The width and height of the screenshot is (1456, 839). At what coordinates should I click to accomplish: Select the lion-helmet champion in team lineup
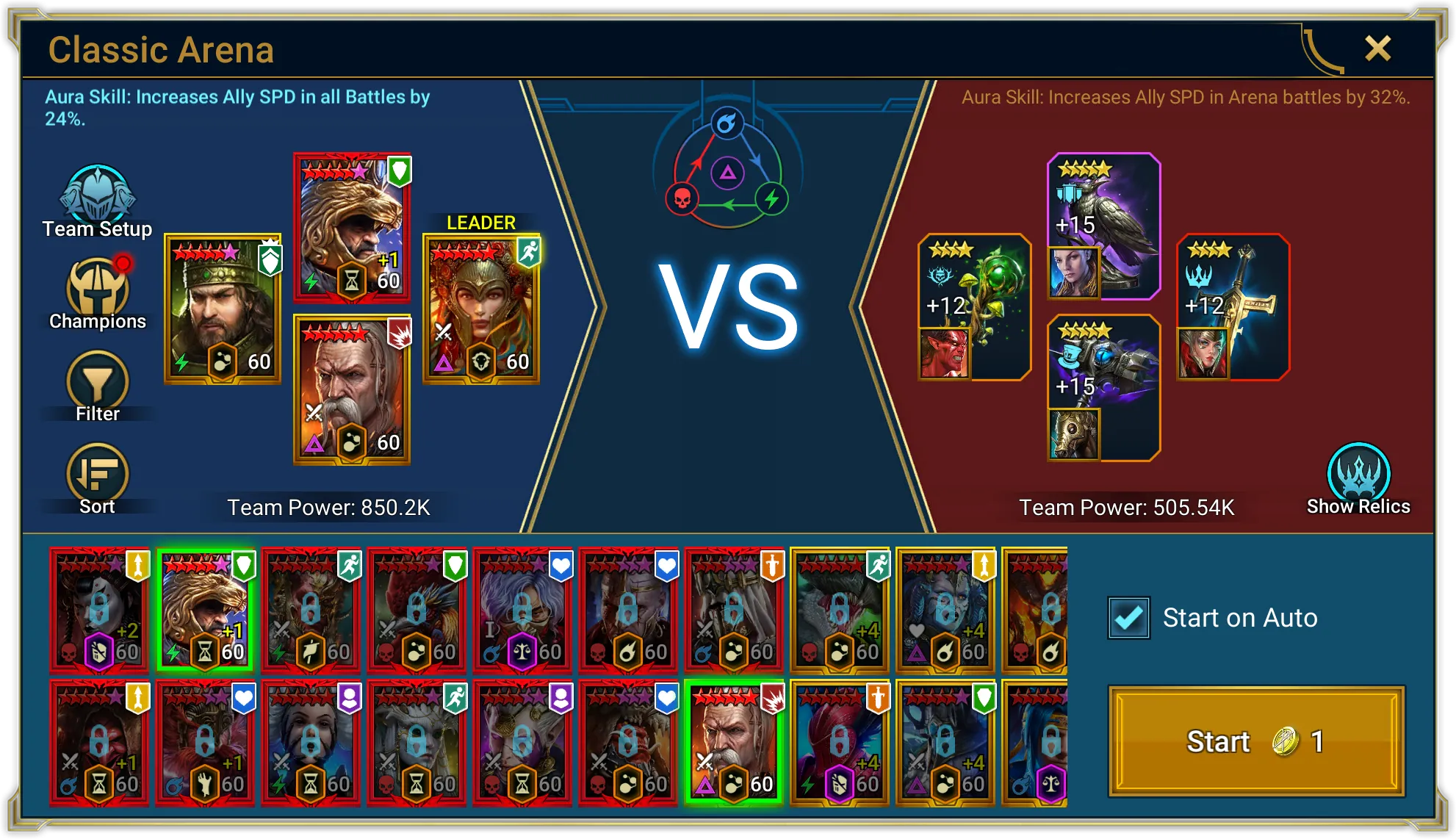coord(352,228)
